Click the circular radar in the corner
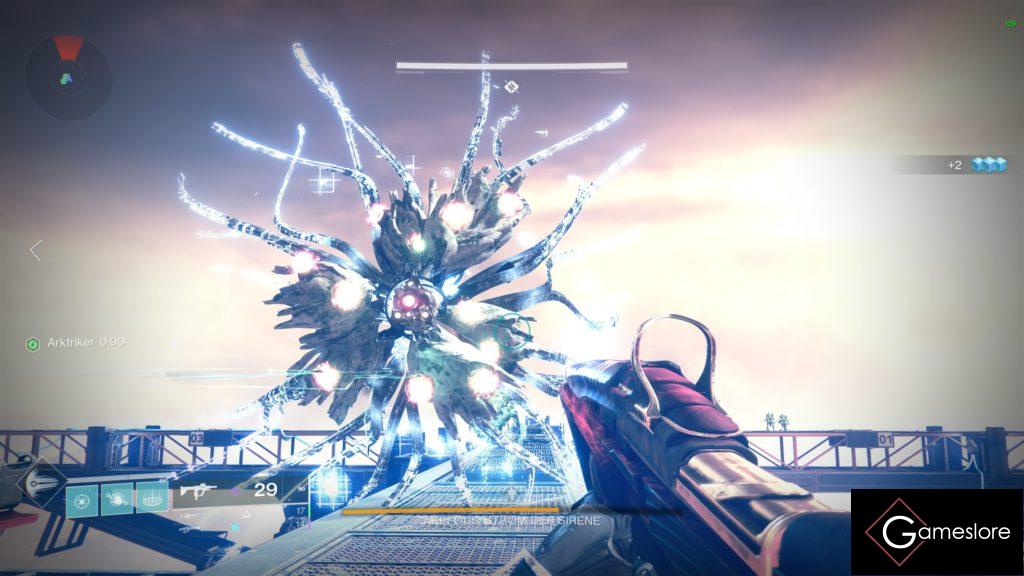This screenshot has width=1024, height=576. [68, 76]
